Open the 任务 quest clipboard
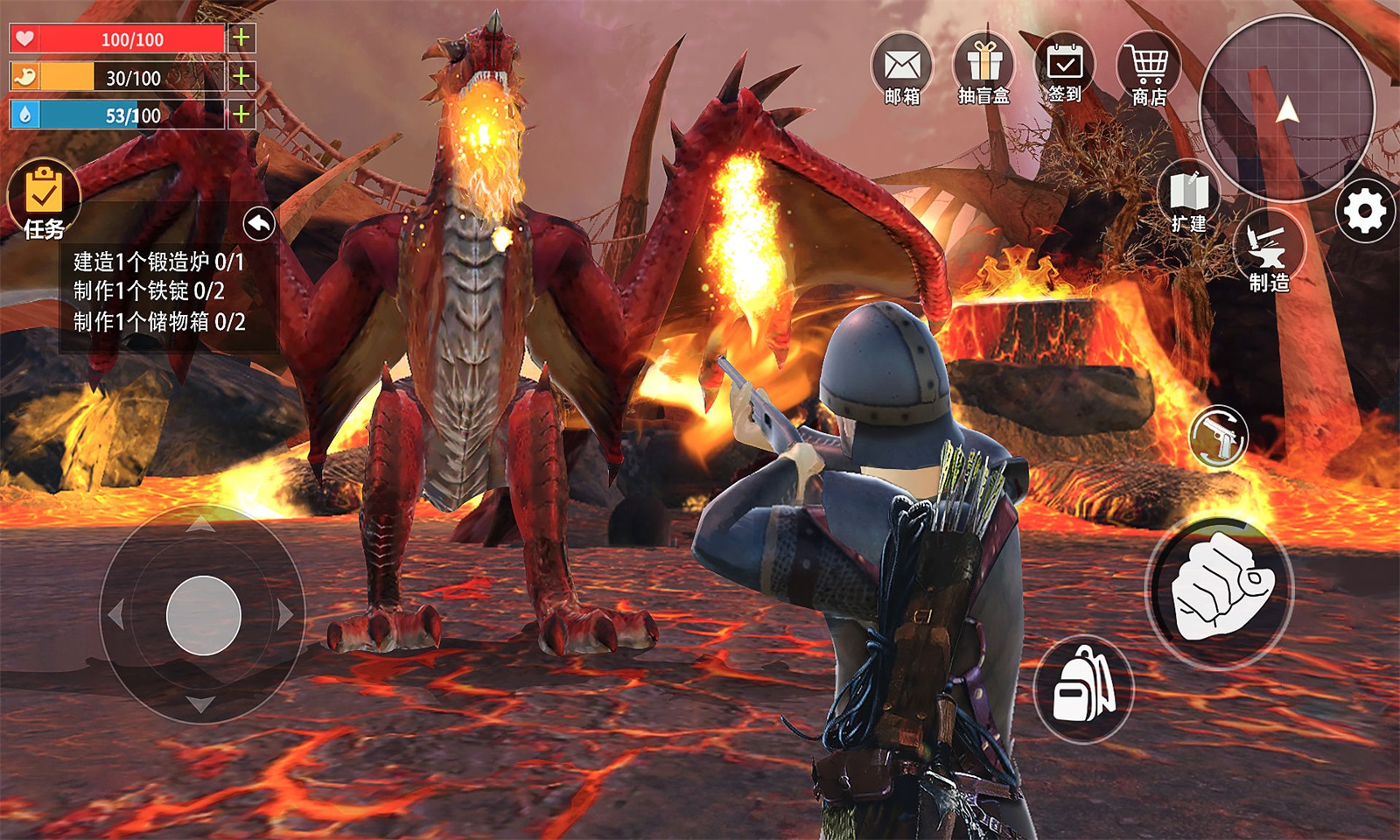 coord(43,199)
